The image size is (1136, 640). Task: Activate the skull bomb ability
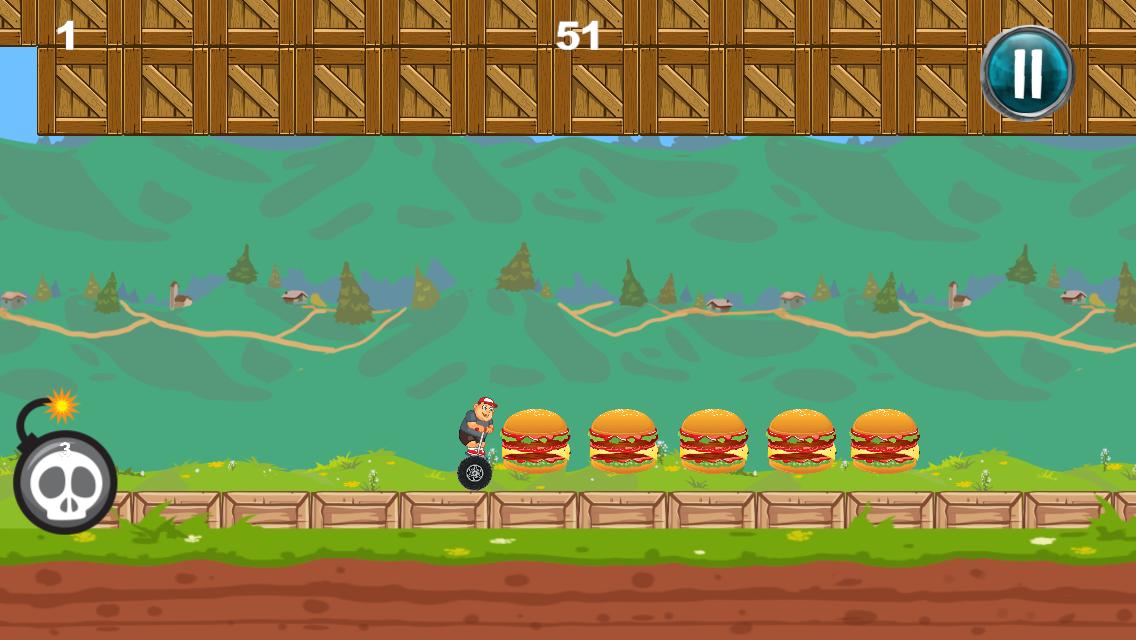coord(65,481)
